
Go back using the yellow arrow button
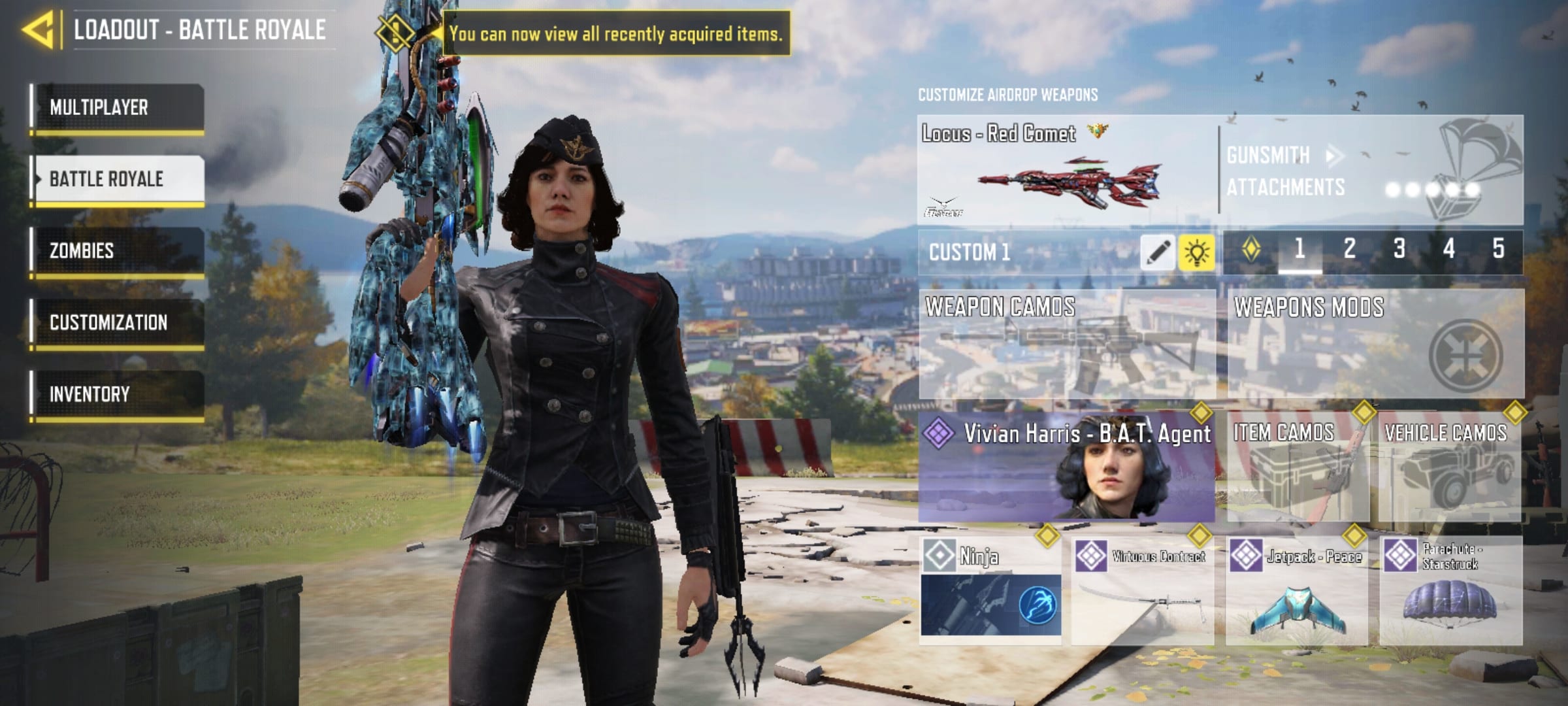[x=38, y=30]
